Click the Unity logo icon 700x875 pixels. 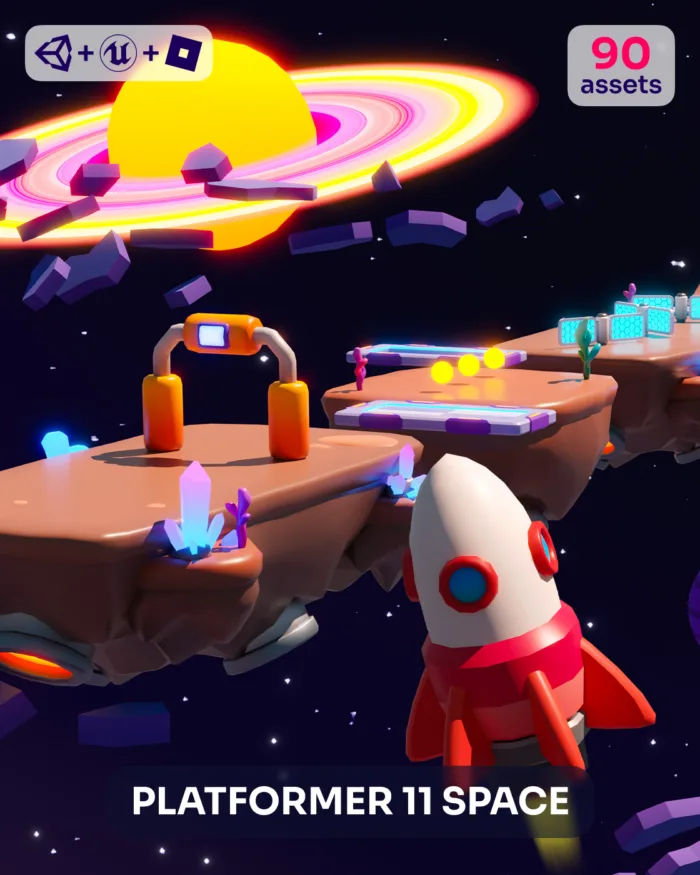tap(53, 53)
